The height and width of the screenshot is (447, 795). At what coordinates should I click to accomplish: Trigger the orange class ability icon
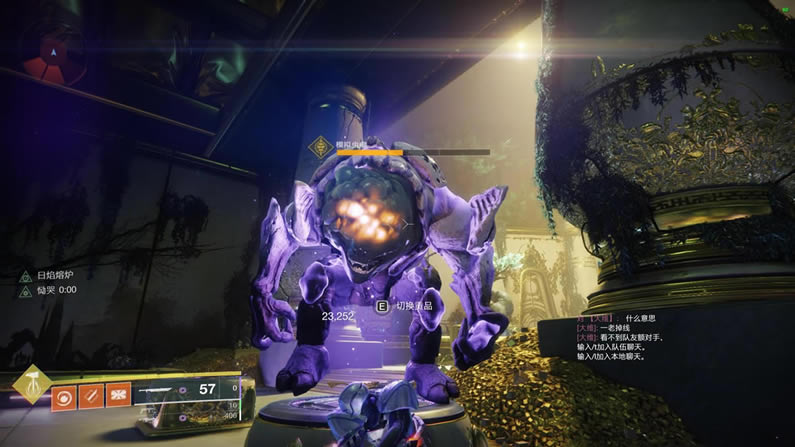coord(118,396)
